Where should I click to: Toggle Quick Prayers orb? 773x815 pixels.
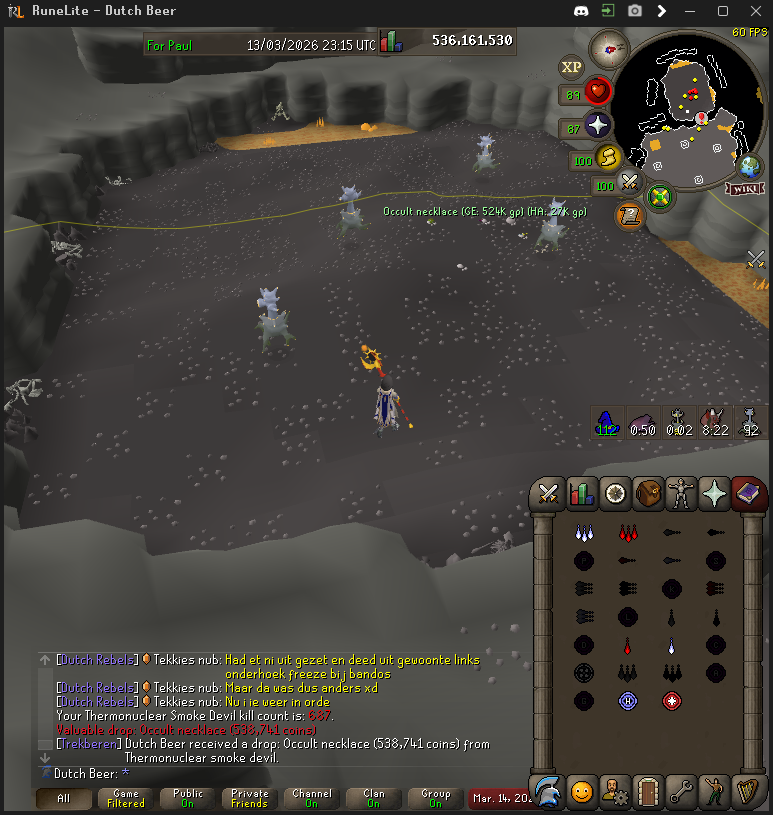597,125
